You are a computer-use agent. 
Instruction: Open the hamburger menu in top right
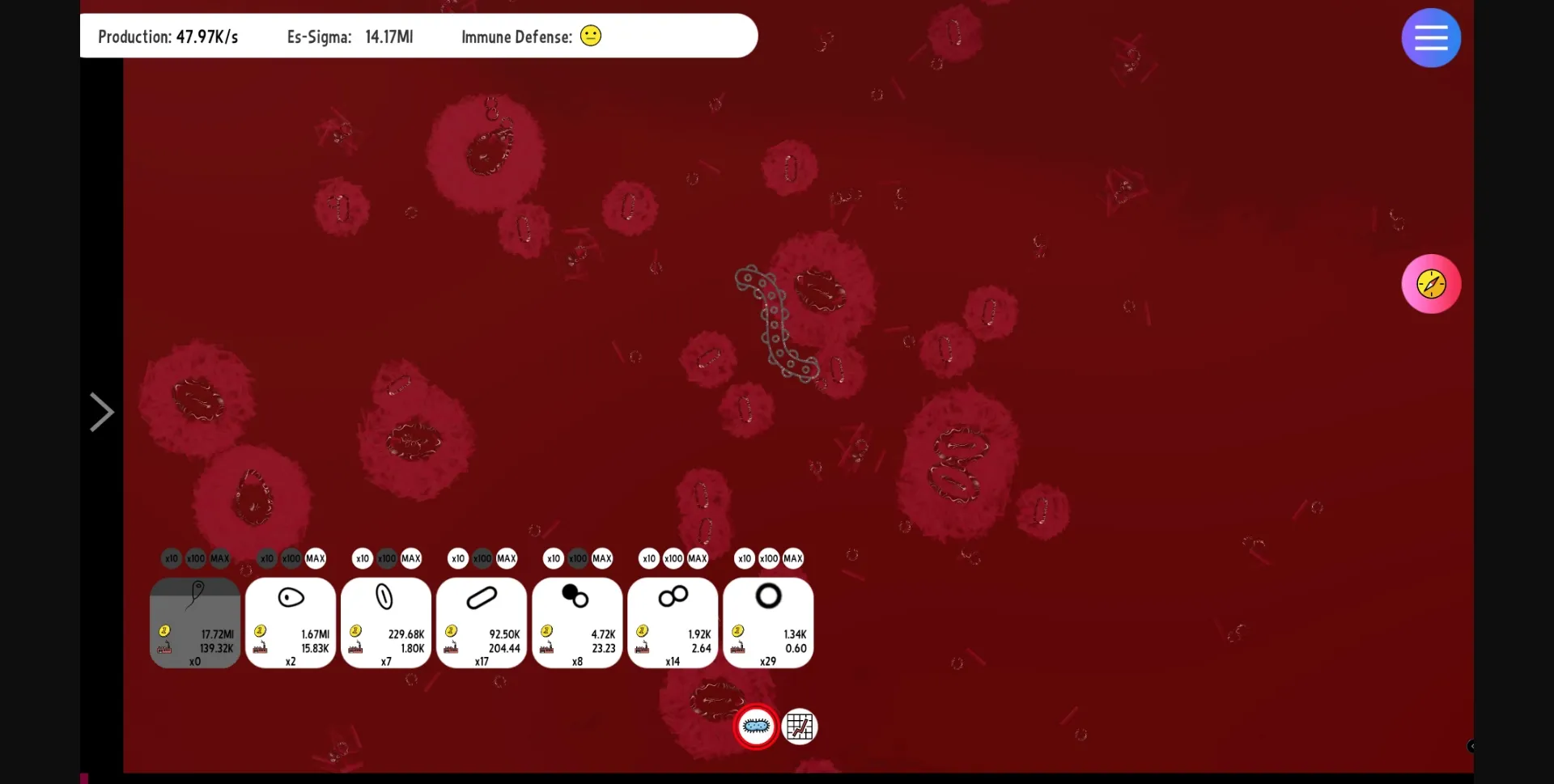tap(1430, 37)
